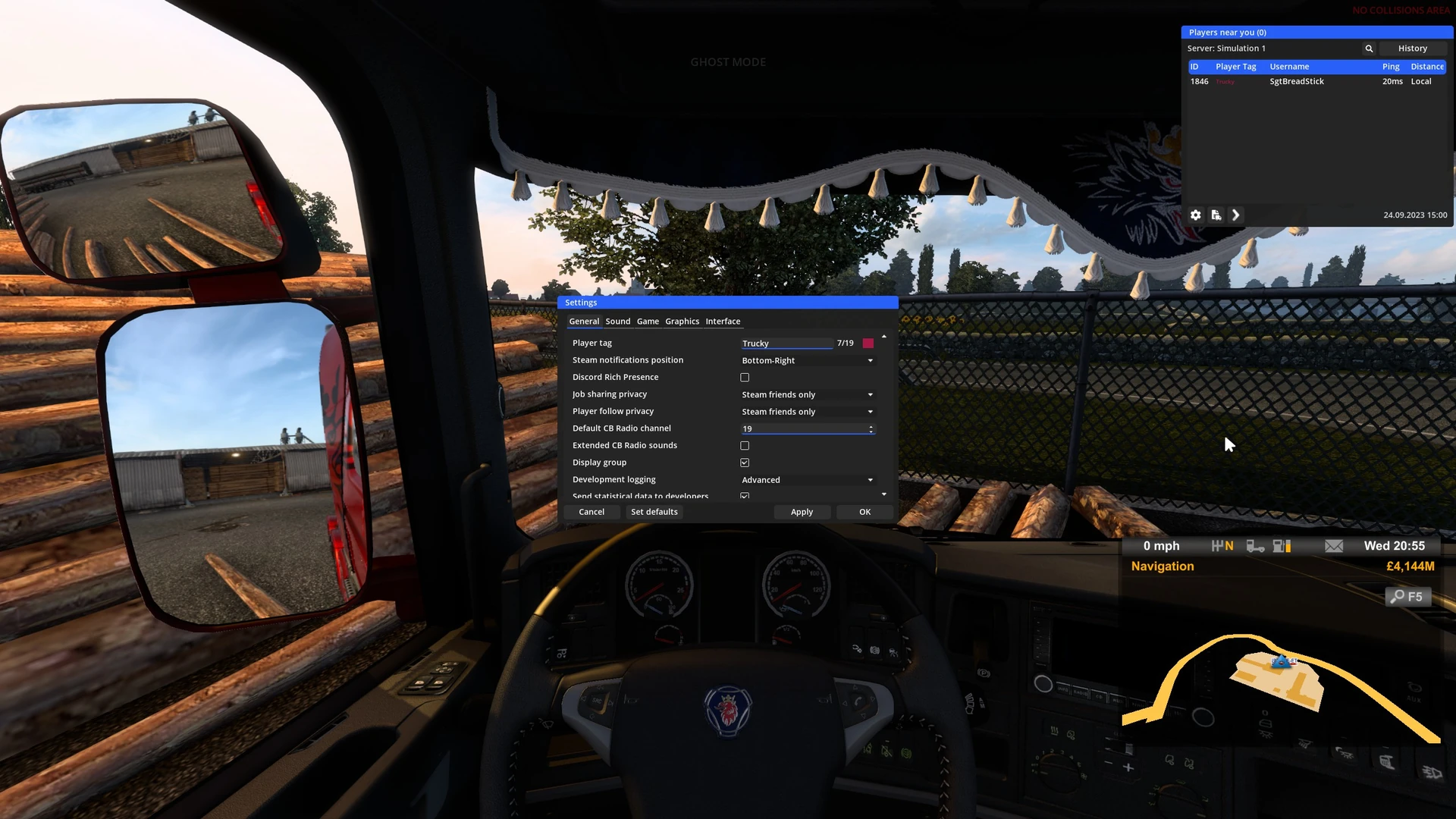Click the Set defaults button
1456x819 pixels.
(x=654, y=512)
